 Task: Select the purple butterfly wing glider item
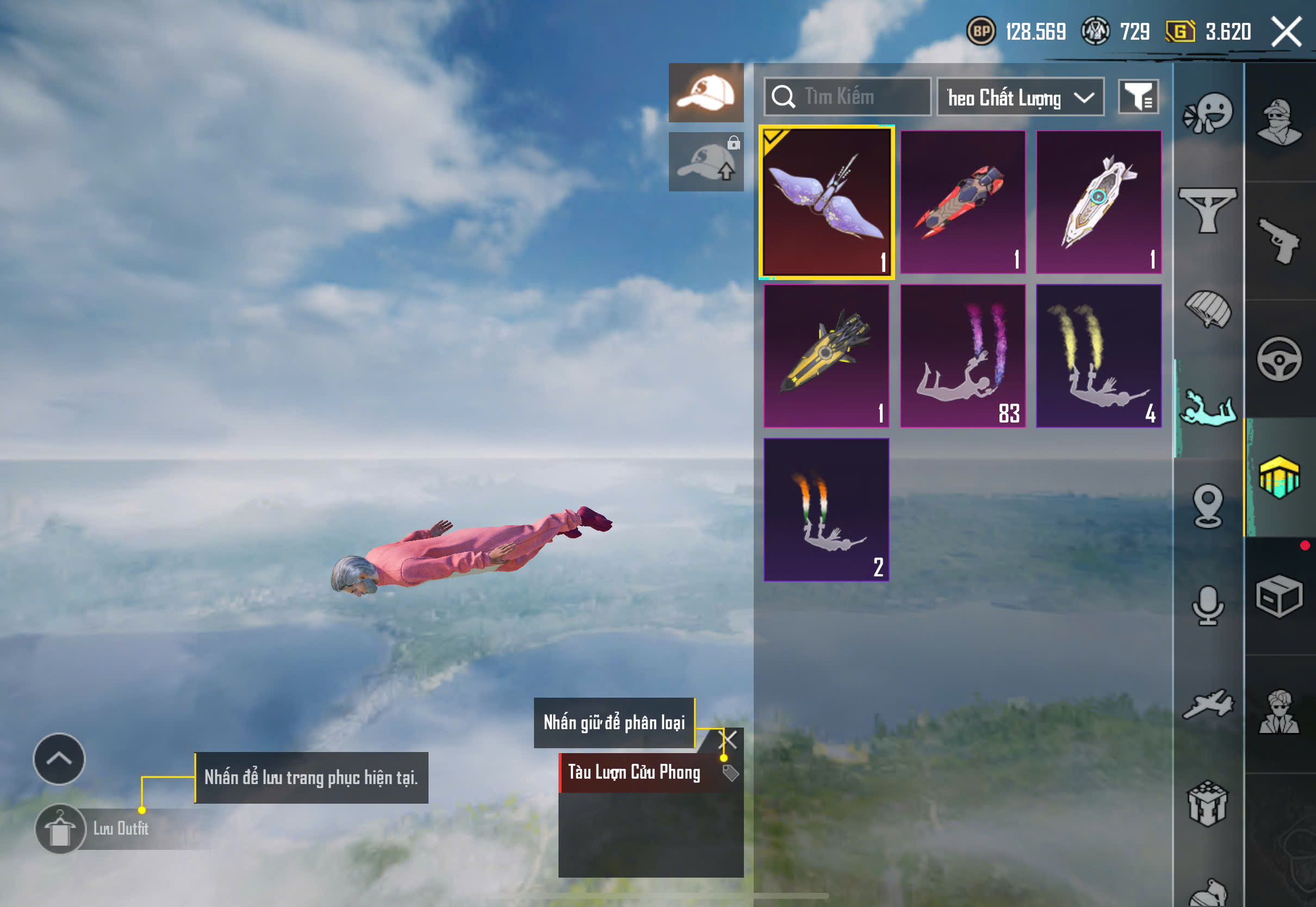pos(827,202)
